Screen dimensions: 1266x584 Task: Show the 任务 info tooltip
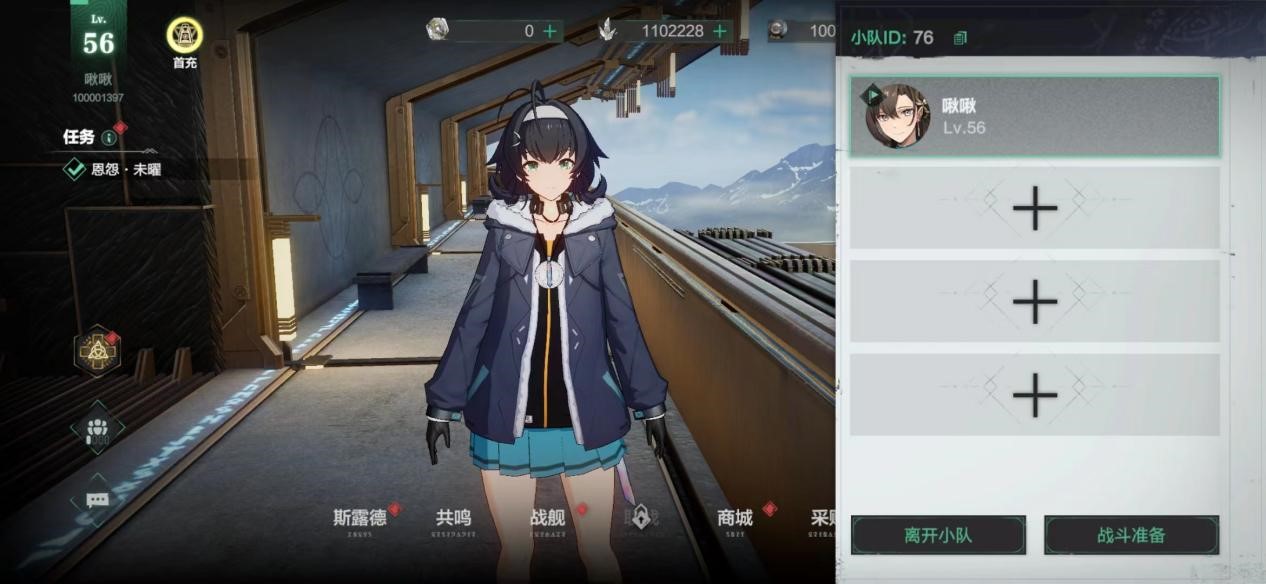pos(109,138)
